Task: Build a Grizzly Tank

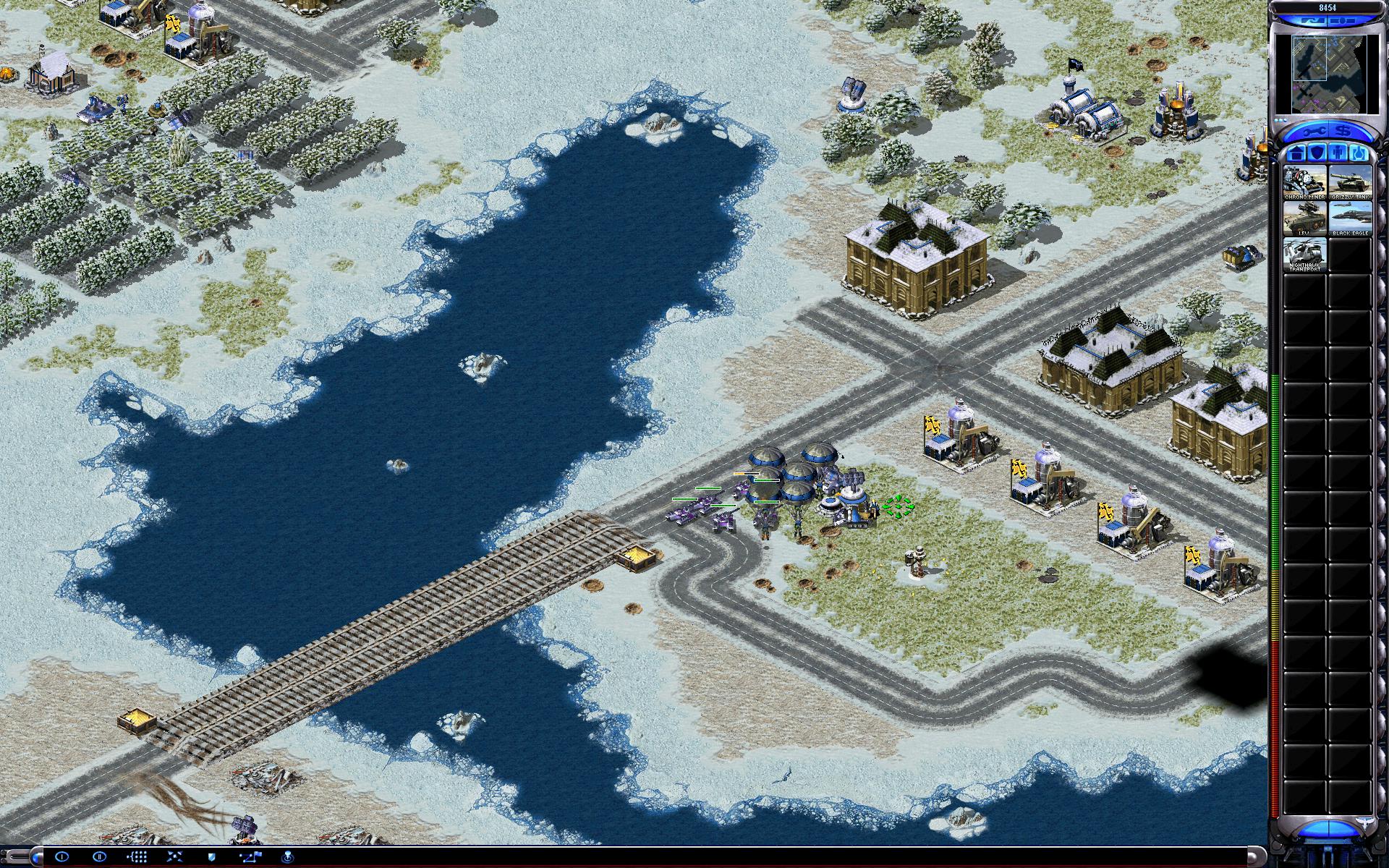Action: [1350, 182]
